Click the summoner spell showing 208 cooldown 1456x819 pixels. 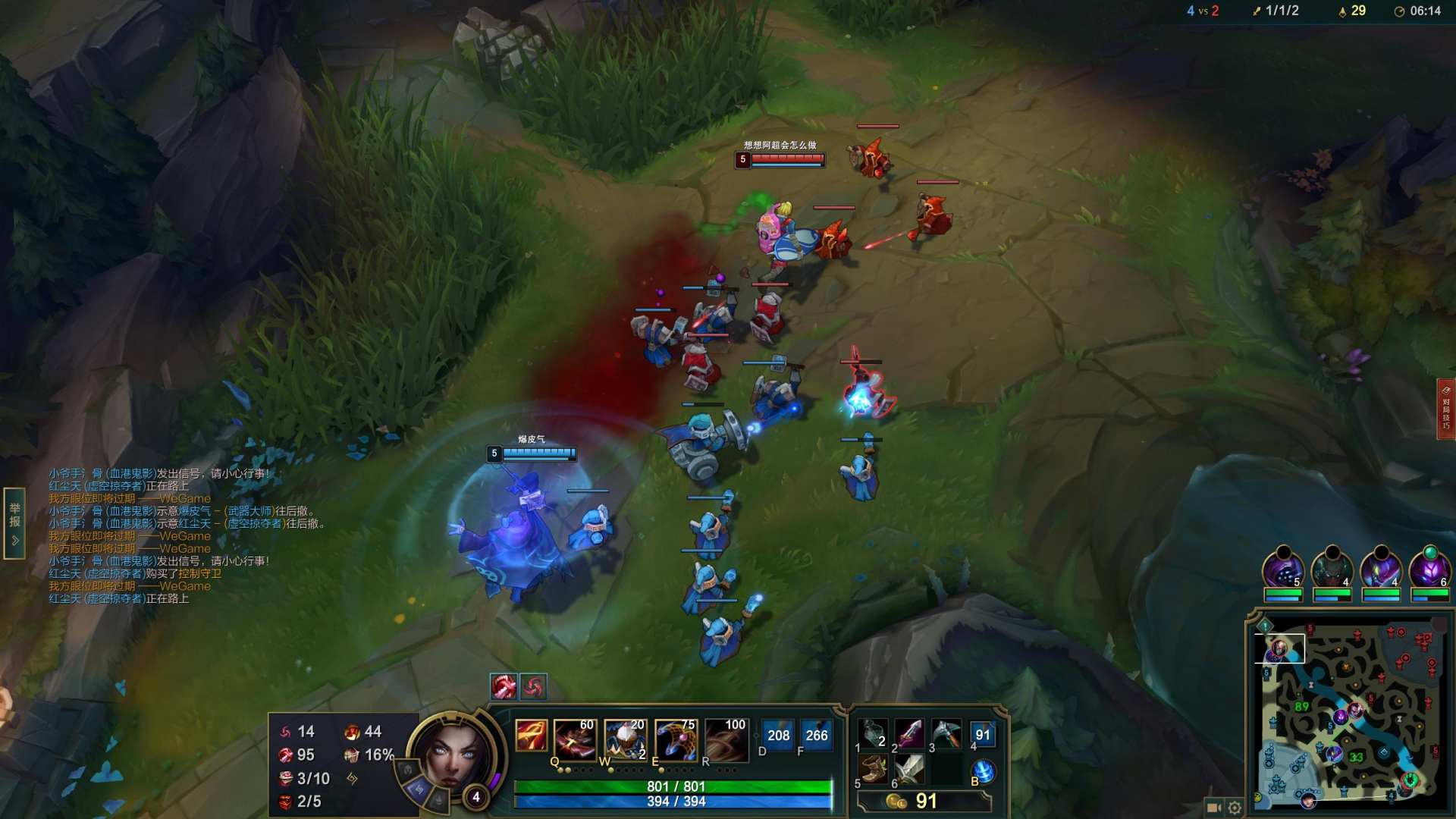click(x=778, y=735)
